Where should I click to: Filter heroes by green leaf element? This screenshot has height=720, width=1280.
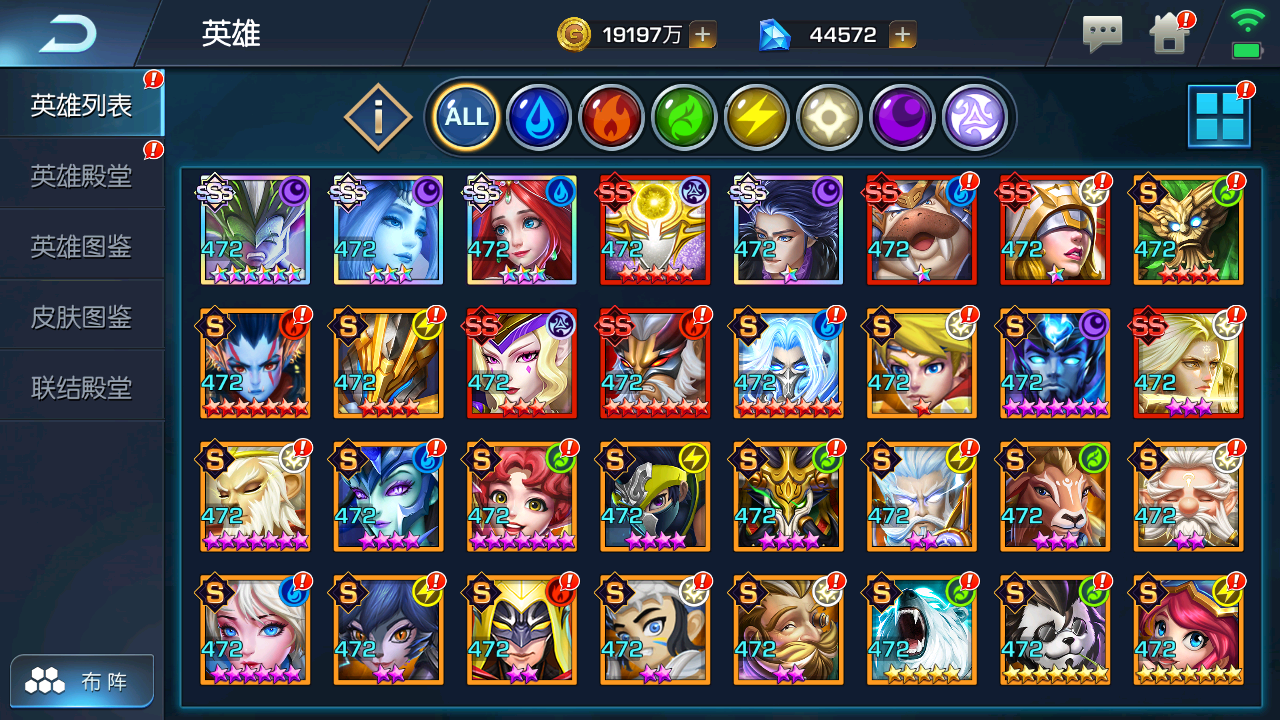click(684, 117)
